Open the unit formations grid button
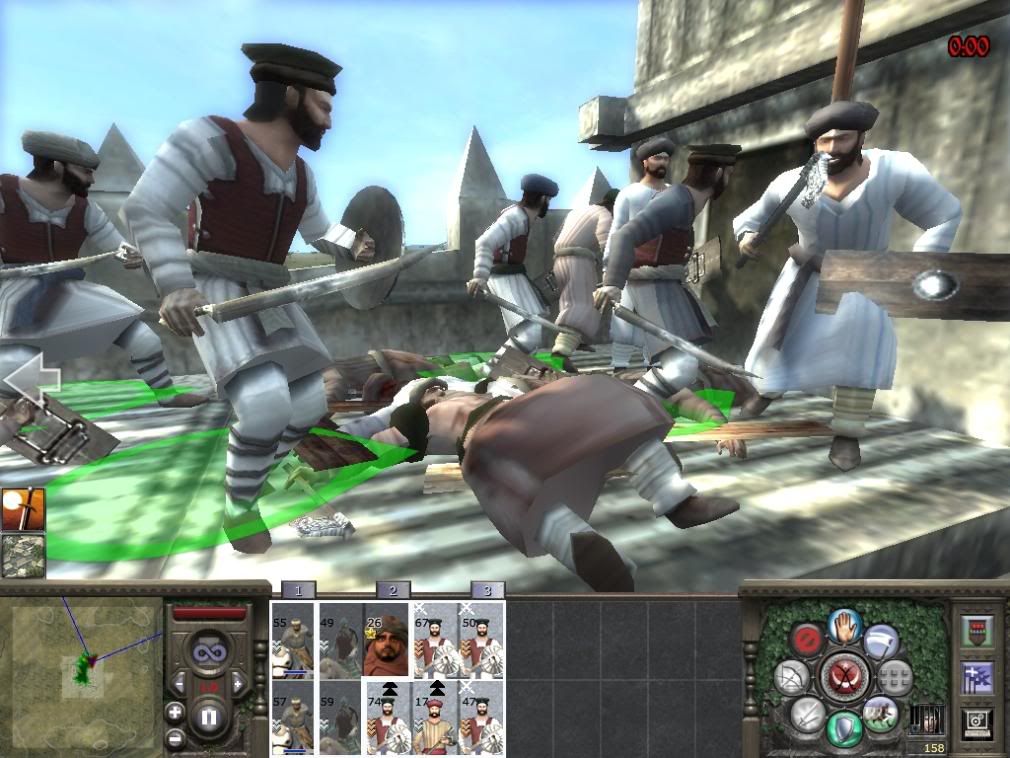1010x758 pixels. click(x=895, y=676)
